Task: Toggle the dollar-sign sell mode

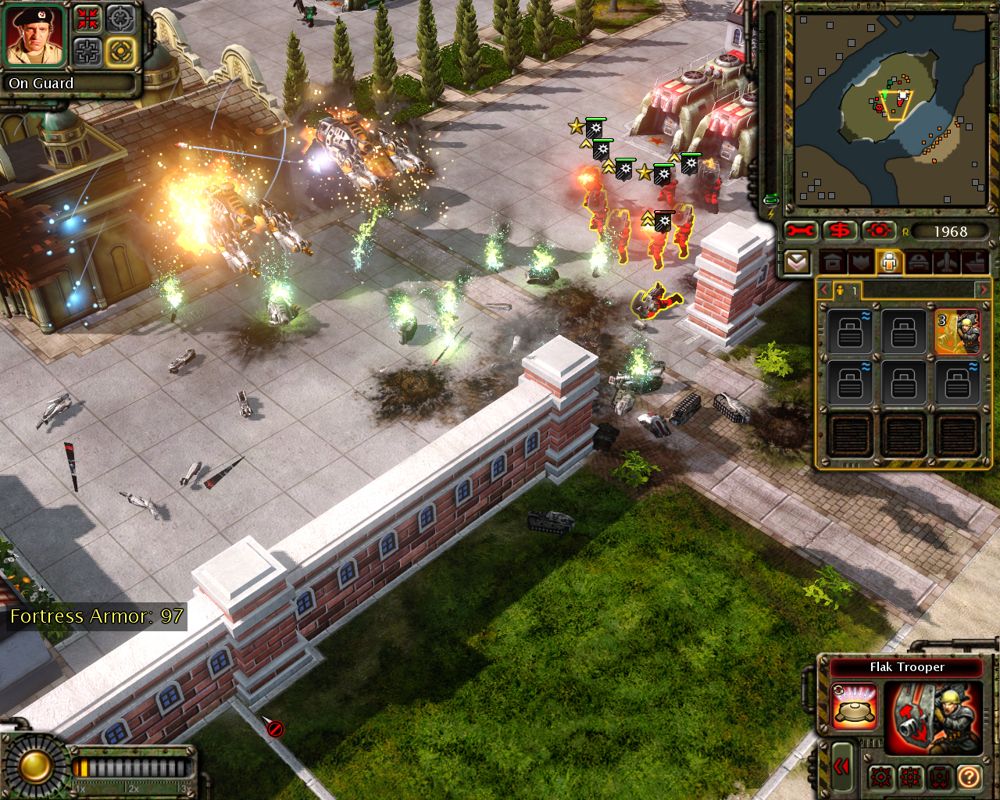Action: pos(838,231)
